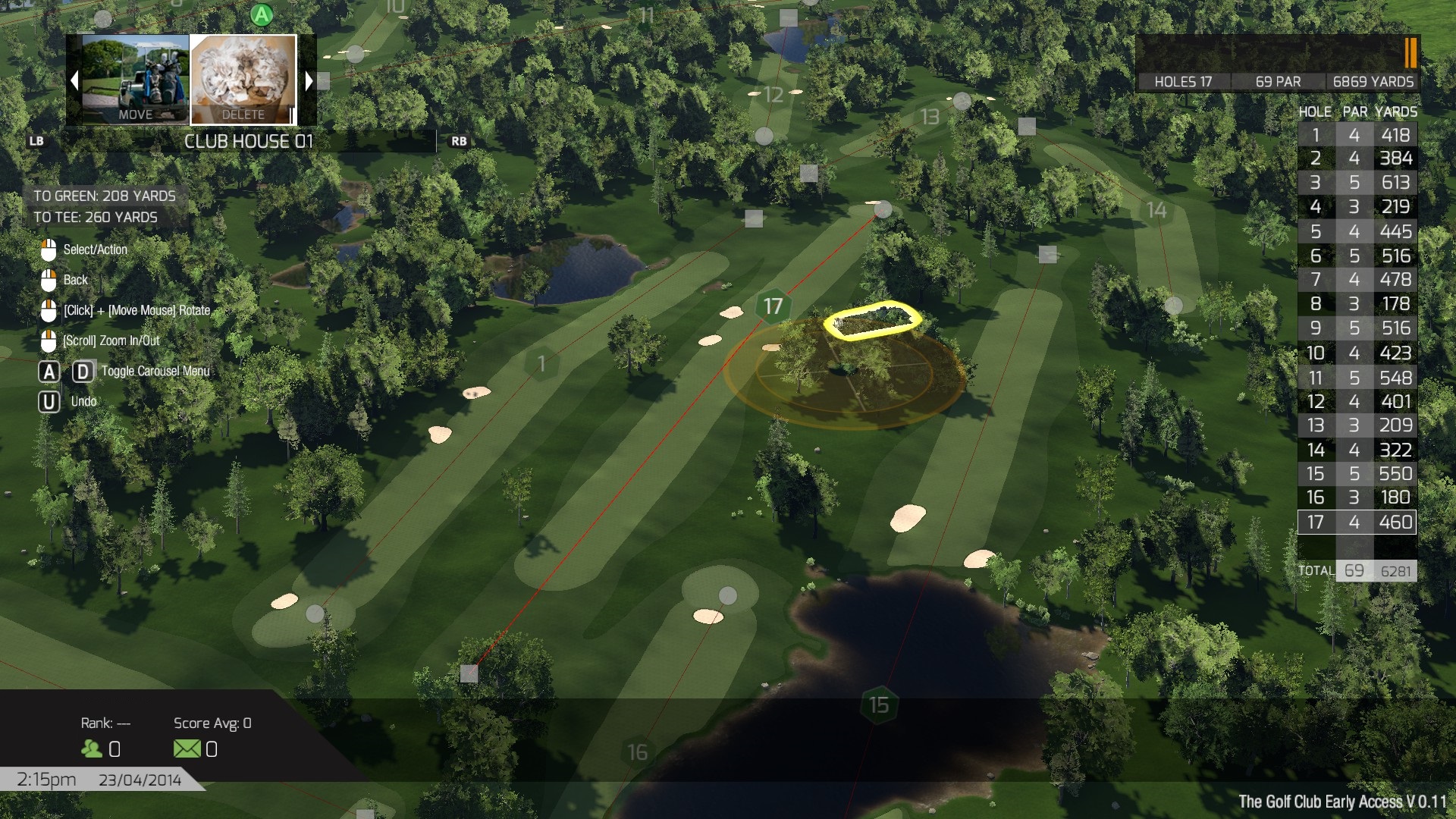Viewport: 1456px width, 819px height.
Task: Select the MOVE thumbnail in the carousel
Action: pyautogui.click(x=135, y=79)
